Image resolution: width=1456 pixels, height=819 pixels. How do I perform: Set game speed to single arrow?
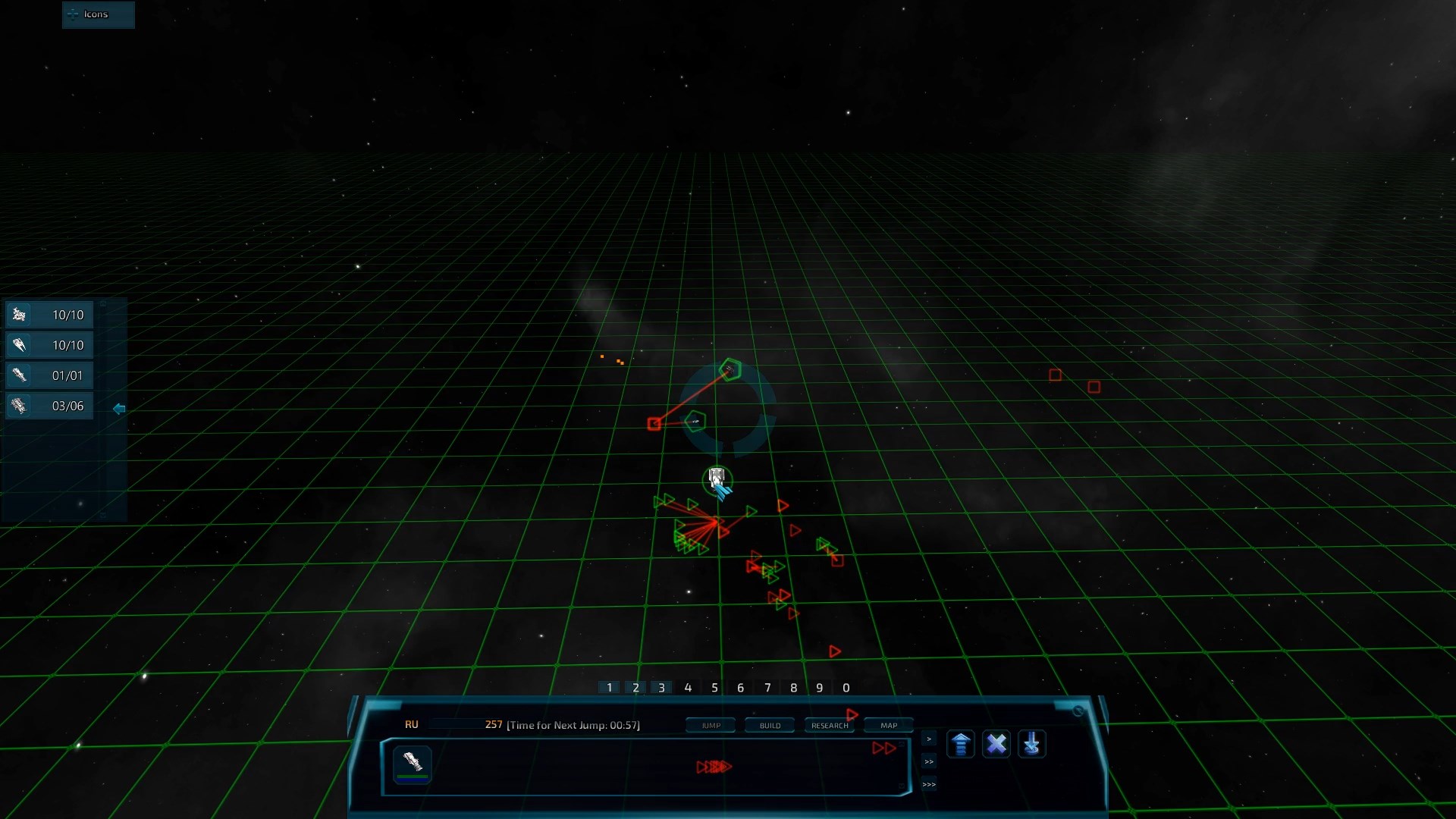point(929,739)
